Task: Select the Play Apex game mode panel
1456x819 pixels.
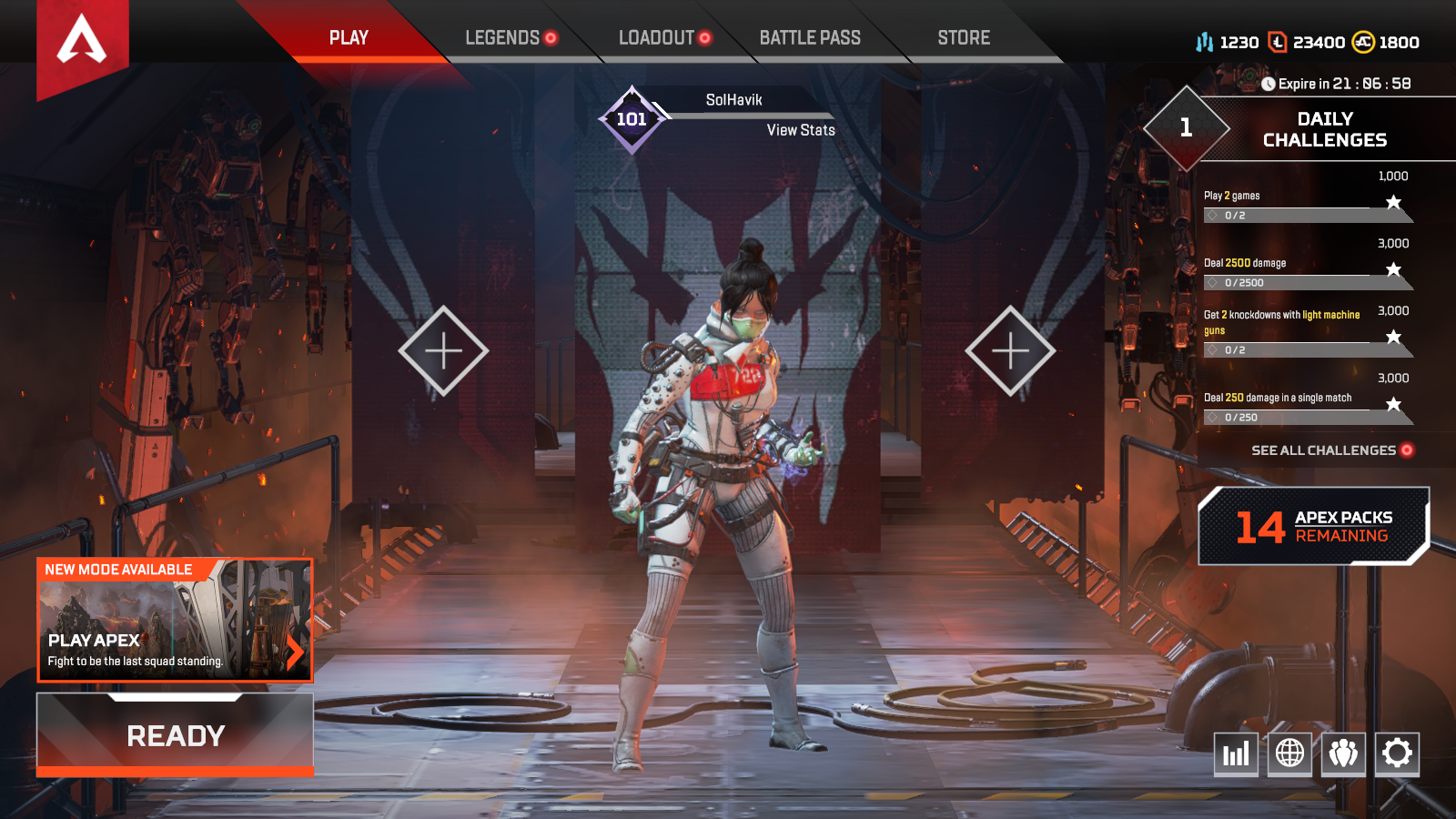Action: point(175,621)
